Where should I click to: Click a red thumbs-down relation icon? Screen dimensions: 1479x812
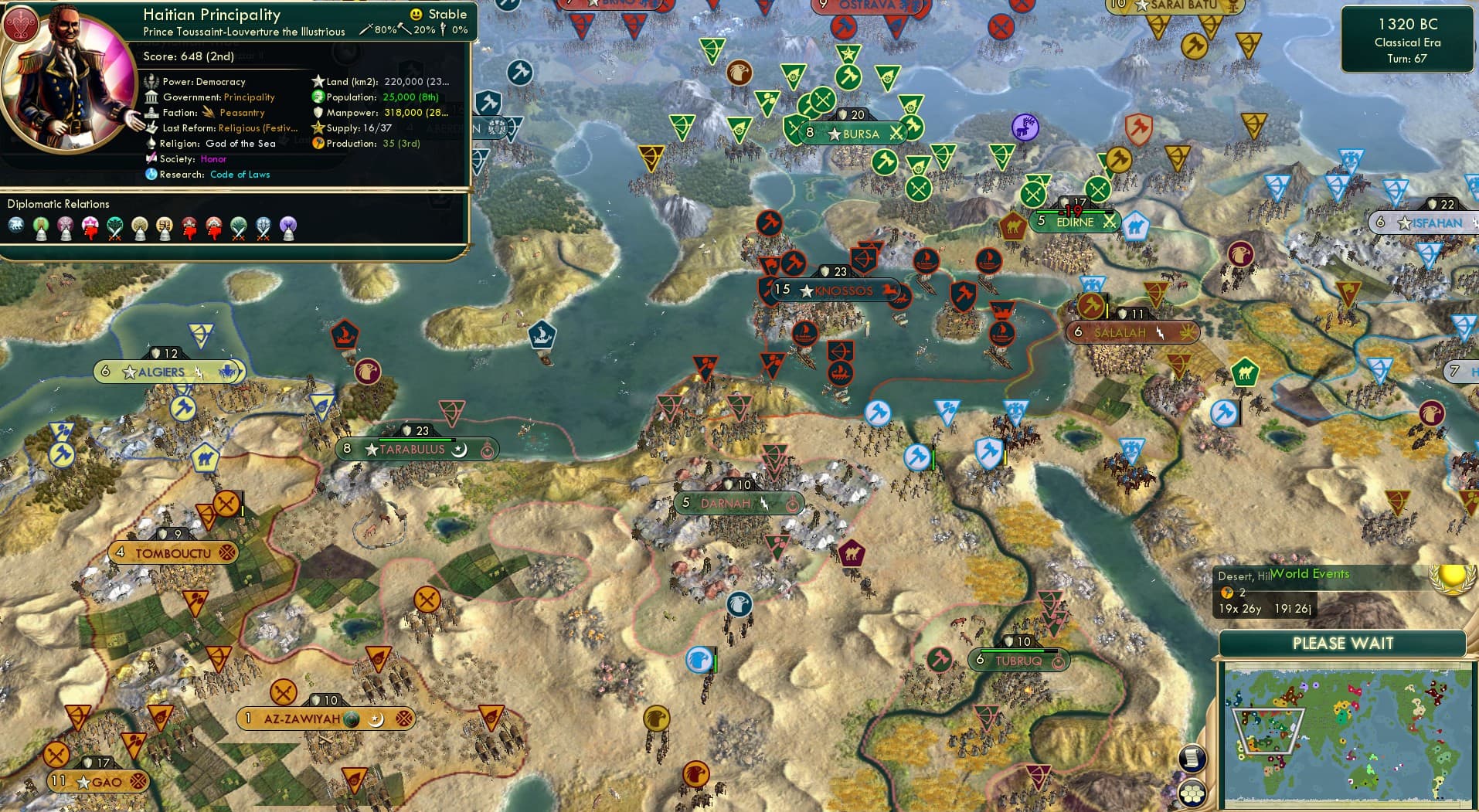coord(190,233)
